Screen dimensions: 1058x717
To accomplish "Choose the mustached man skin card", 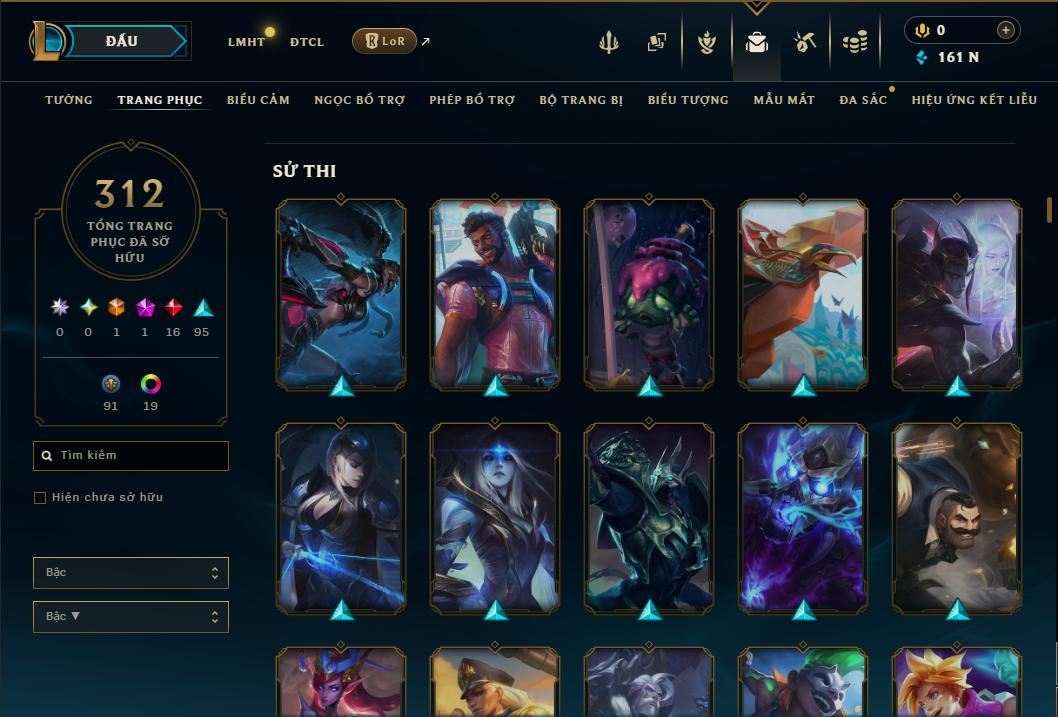I will 957,517.
